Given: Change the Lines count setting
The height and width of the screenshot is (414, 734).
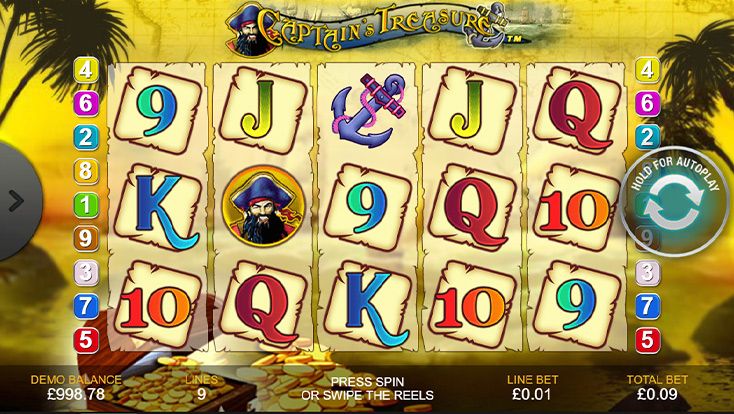Looking at the screenshot, I should 201,388.
